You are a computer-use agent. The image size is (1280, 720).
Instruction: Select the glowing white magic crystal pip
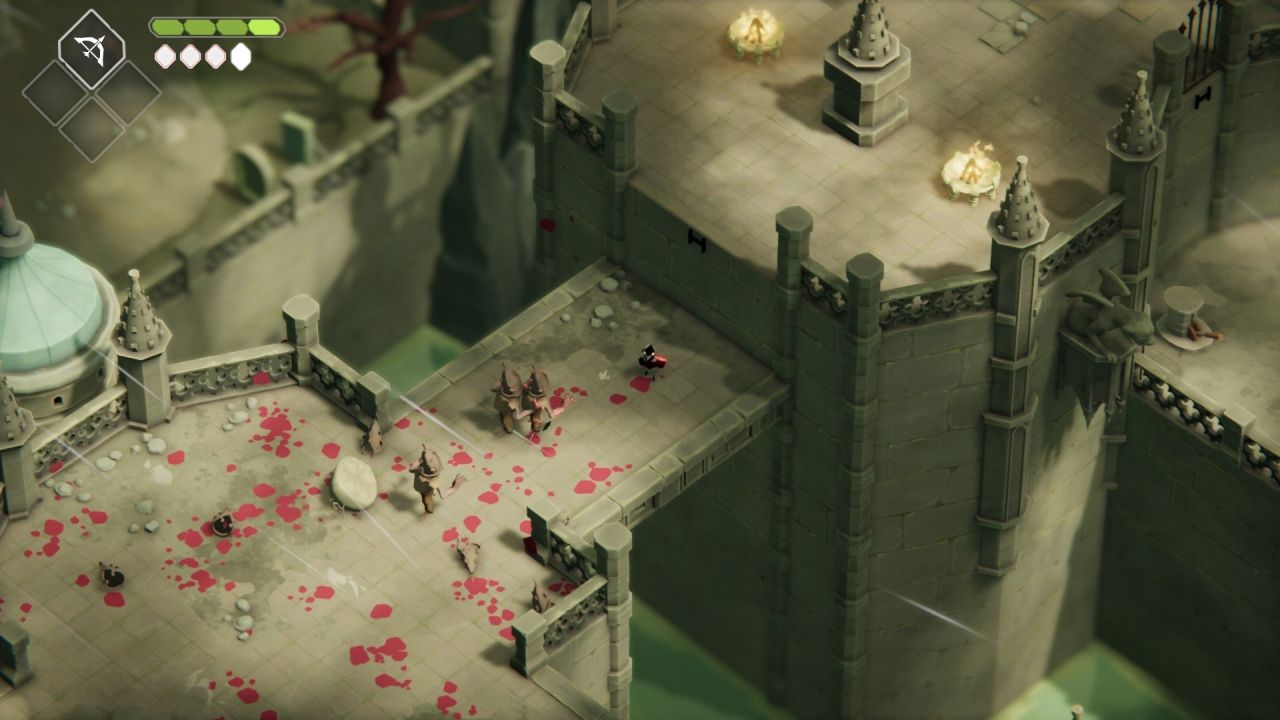(240, 55)
